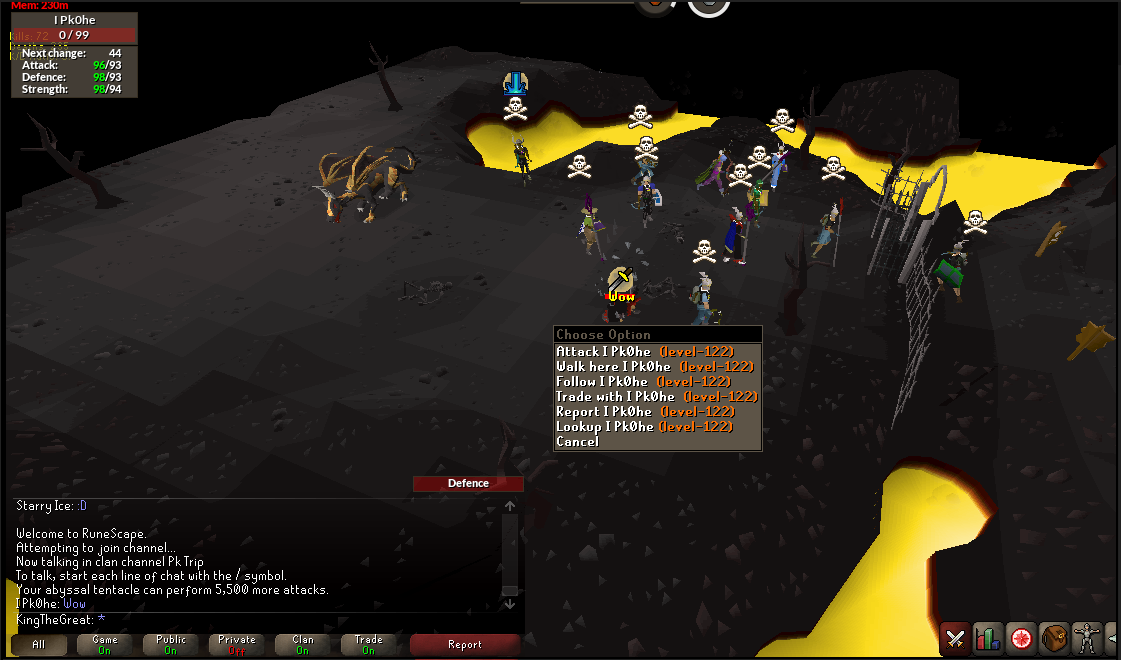Open the red compass quest tab
The height and width of the screenshot is (660, 1121).
coord(1021,637)
